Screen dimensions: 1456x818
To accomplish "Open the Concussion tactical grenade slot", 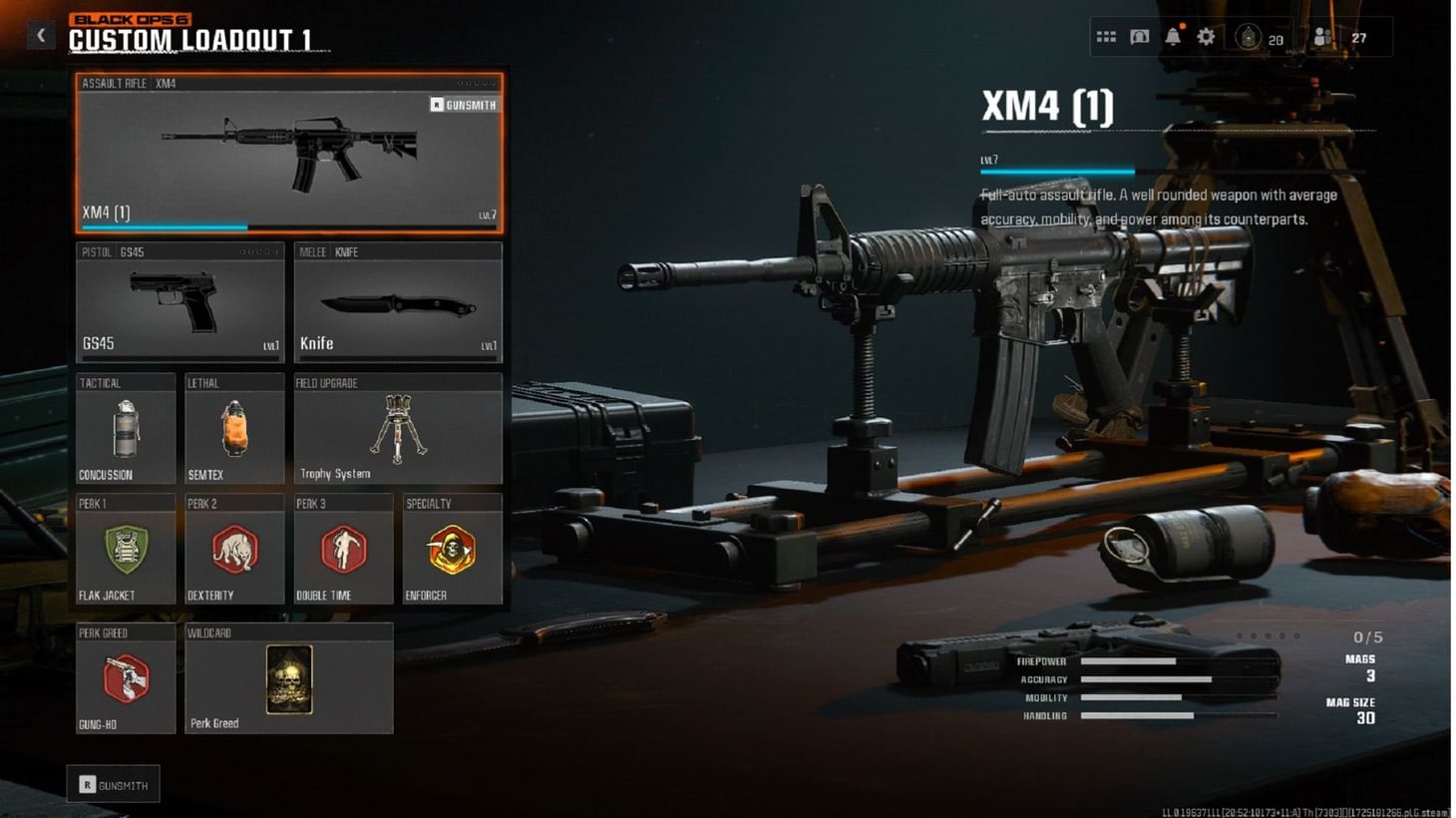I will [x=125, y=429].
